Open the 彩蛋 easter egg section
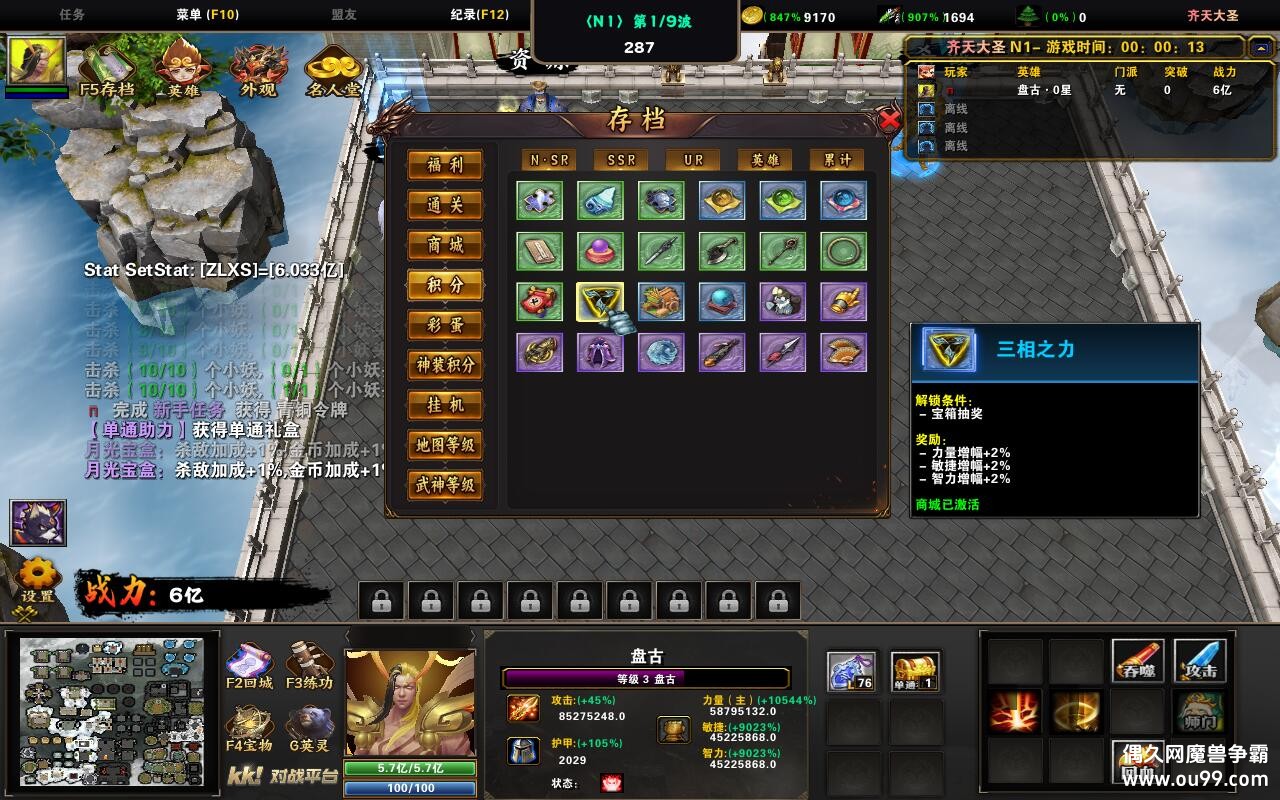 445,325
